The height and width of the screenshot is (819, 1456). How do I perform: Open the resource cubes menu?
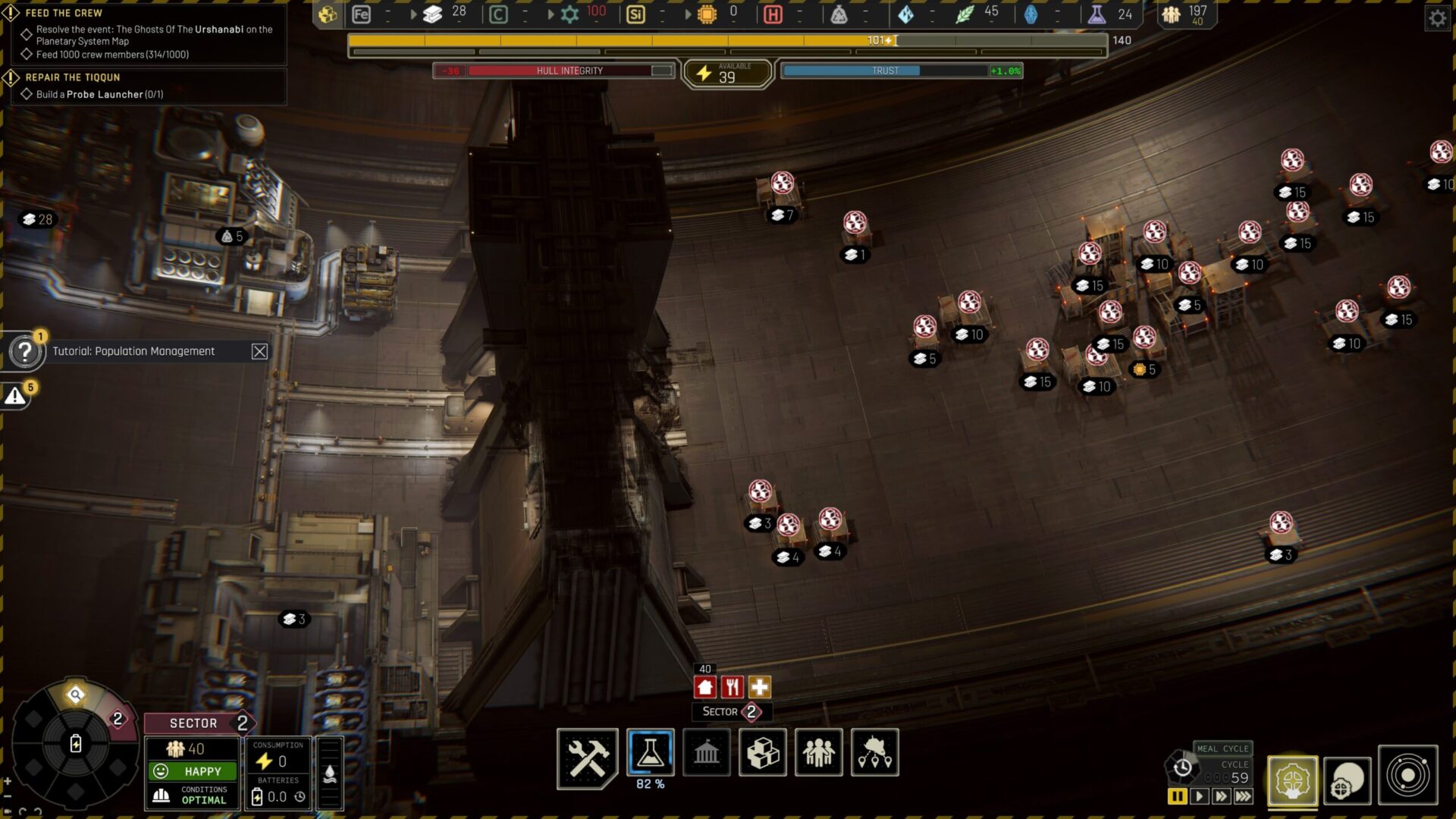click(x=762, y=753)
